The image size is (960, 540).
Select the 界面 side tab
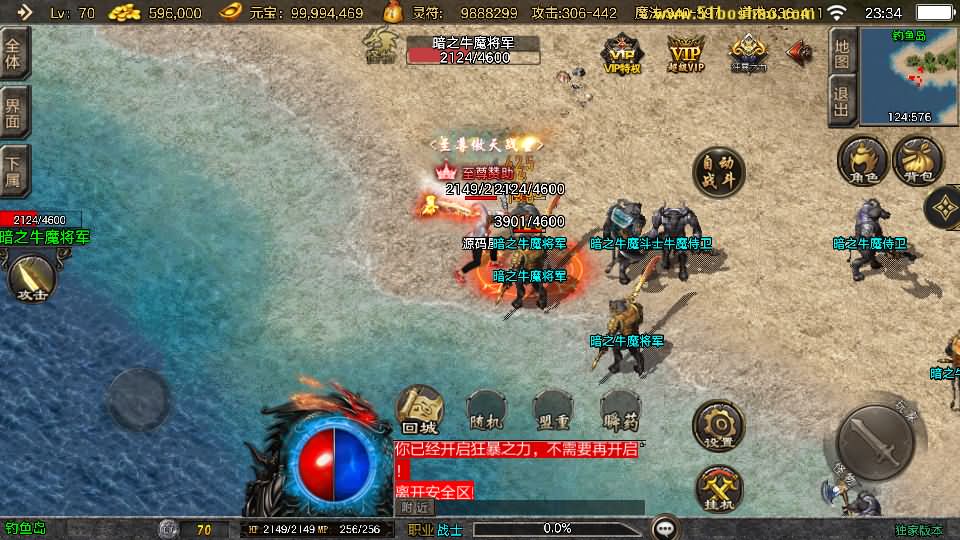tap(14, 112)
